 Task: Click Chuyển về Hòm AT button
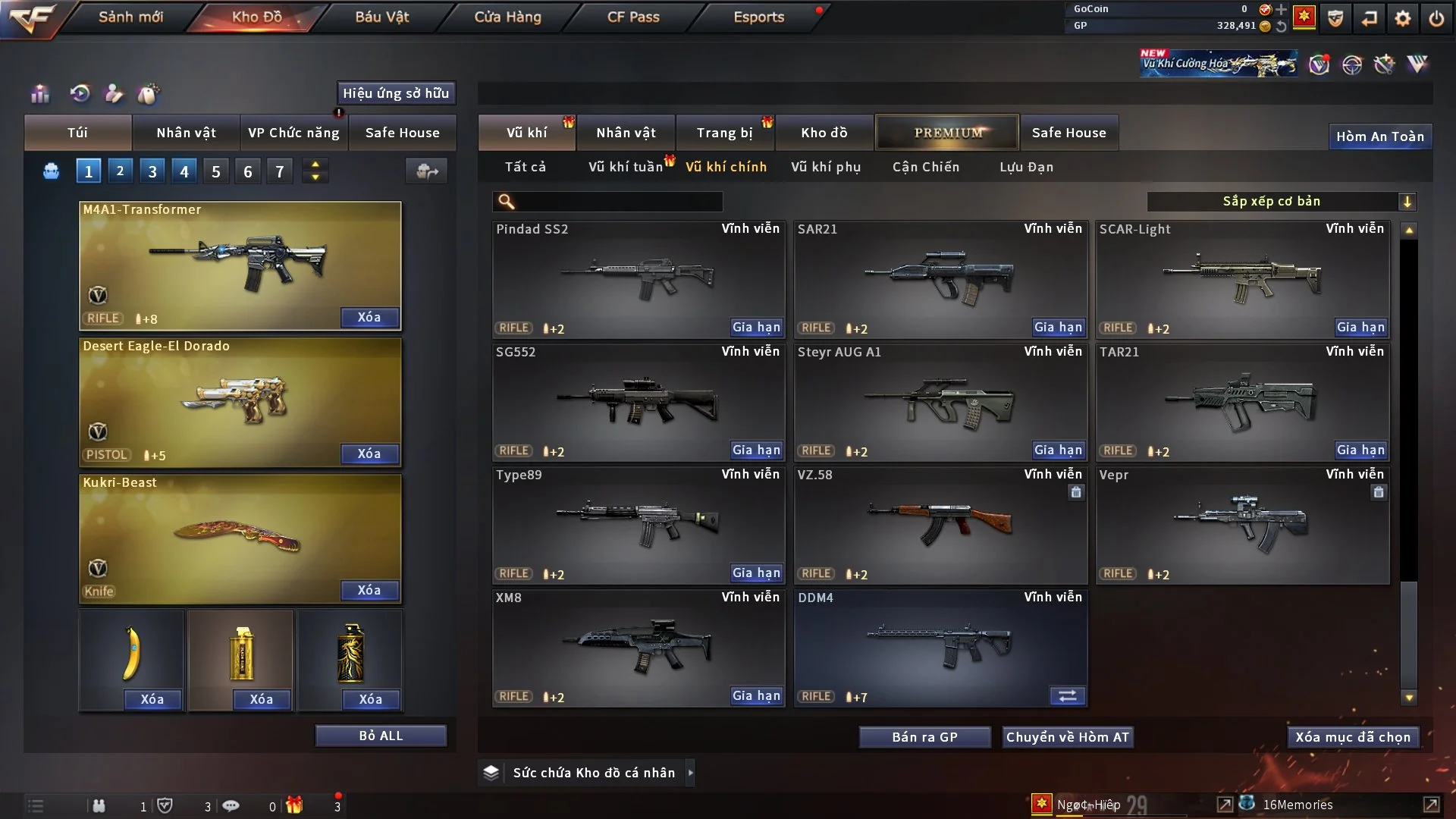coord(1067,737)
